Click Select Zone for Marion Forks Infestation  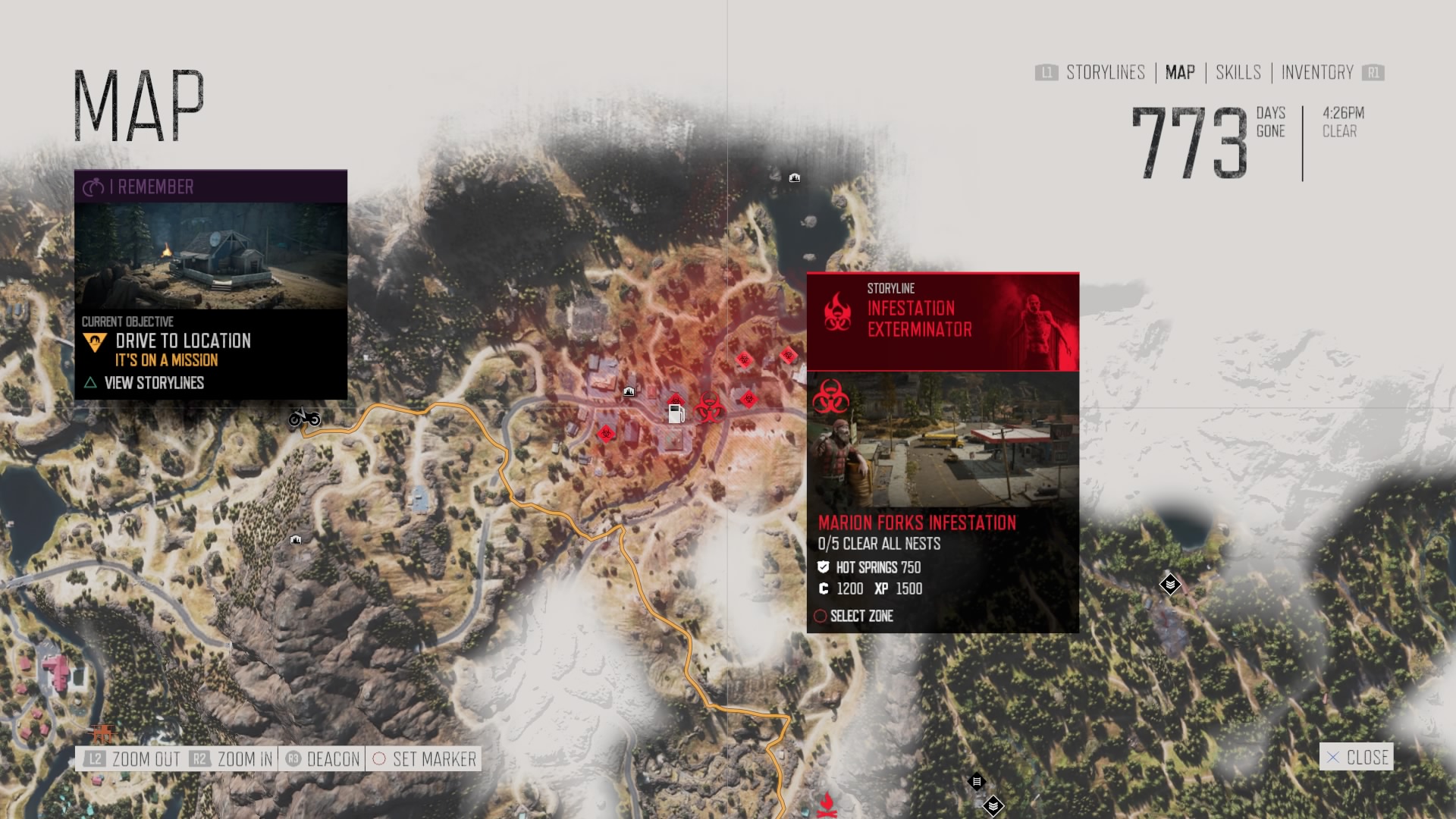click(861, 616)
